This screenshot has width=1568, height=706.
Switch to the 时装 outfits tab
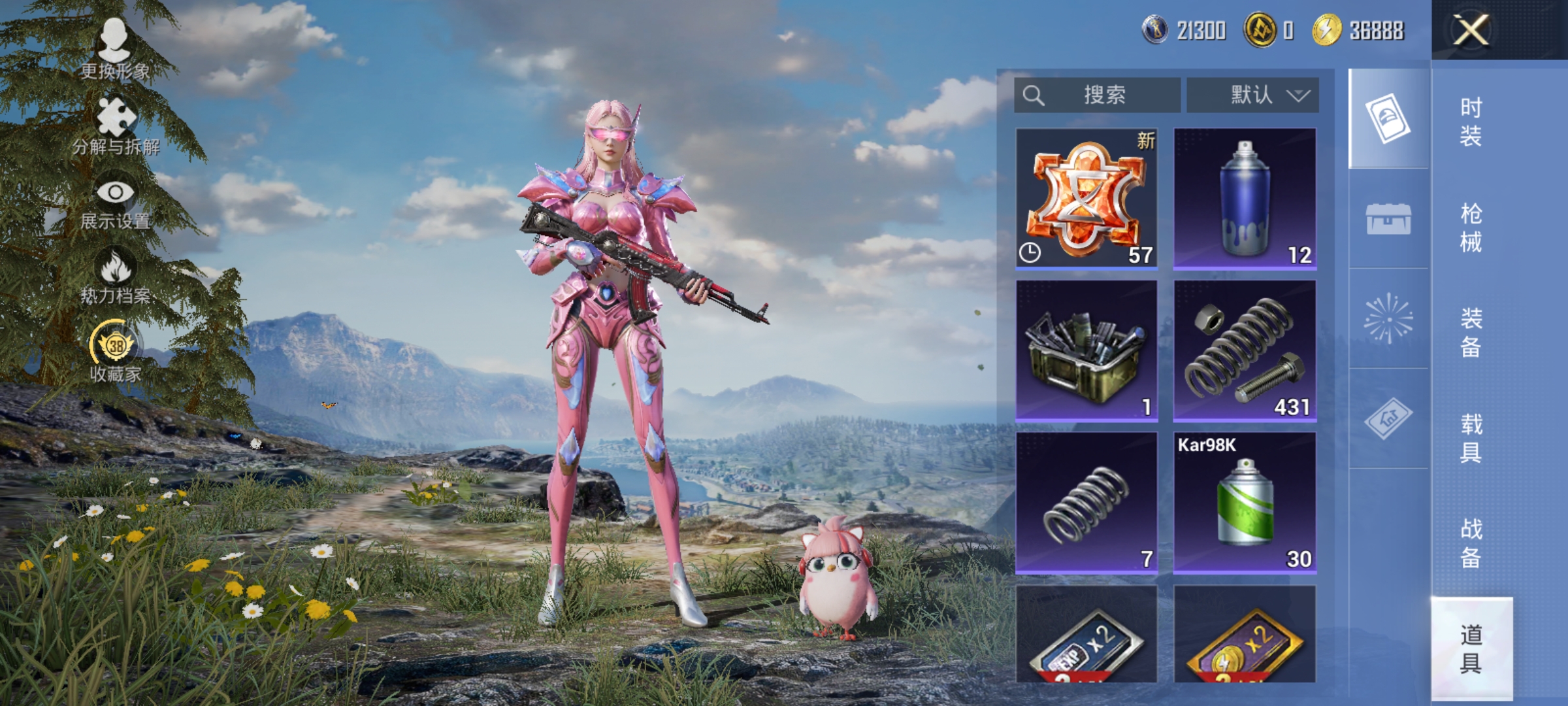(1471, 122)
